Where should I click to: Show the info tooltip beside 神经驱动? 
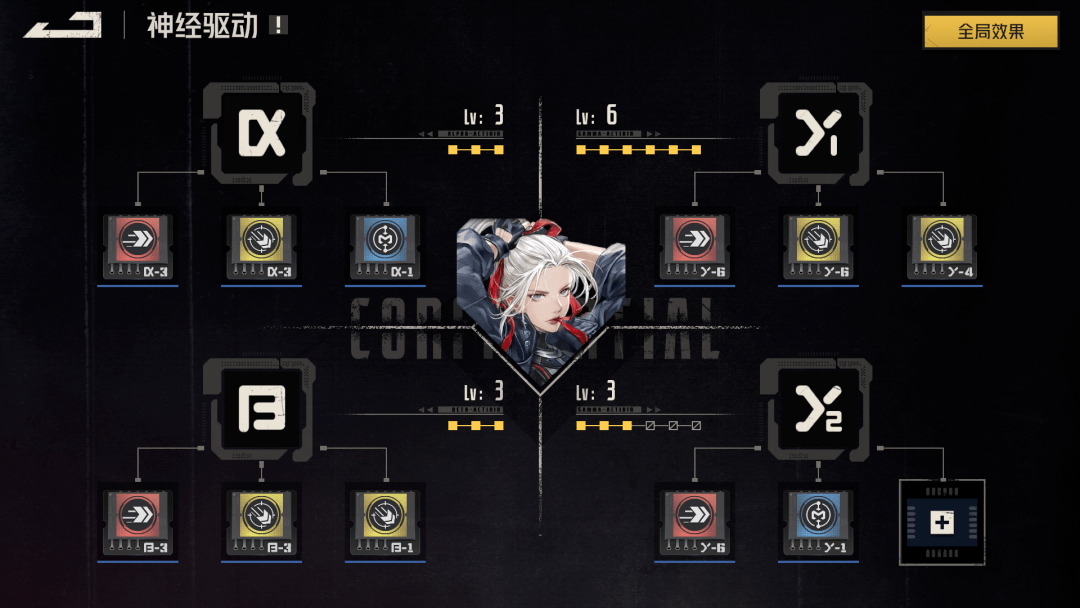pyautogui.click(x=278, y=25)
